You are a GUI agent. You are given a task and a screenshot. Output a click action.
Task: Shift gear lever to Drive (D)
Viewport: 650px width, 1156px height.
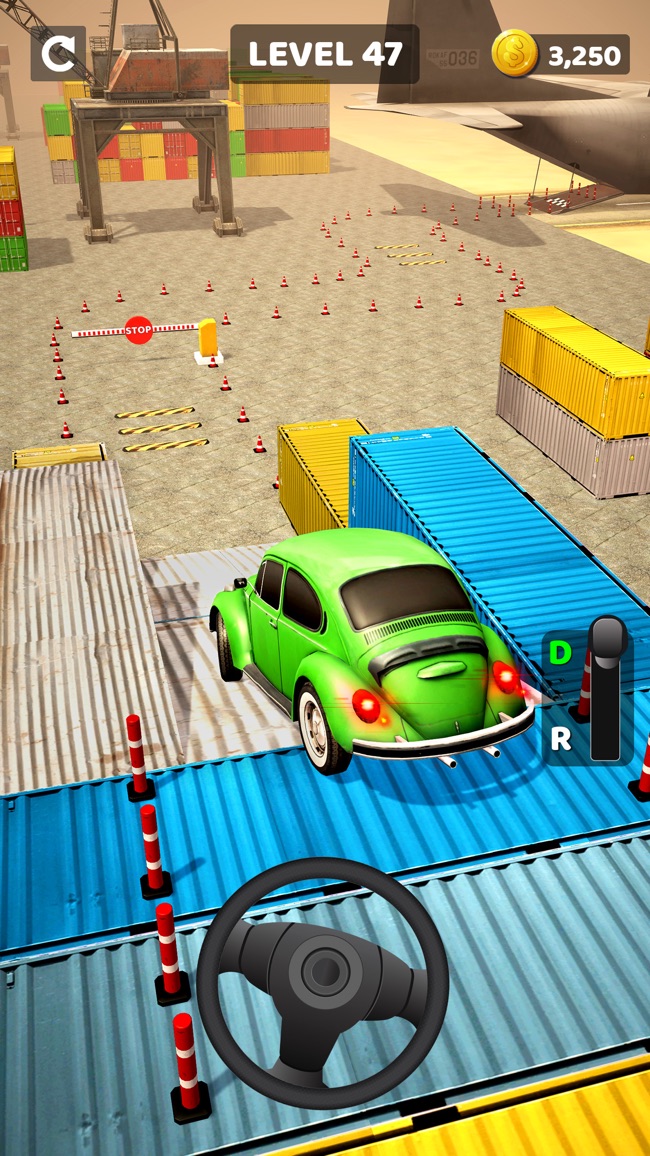pos(560,654)
